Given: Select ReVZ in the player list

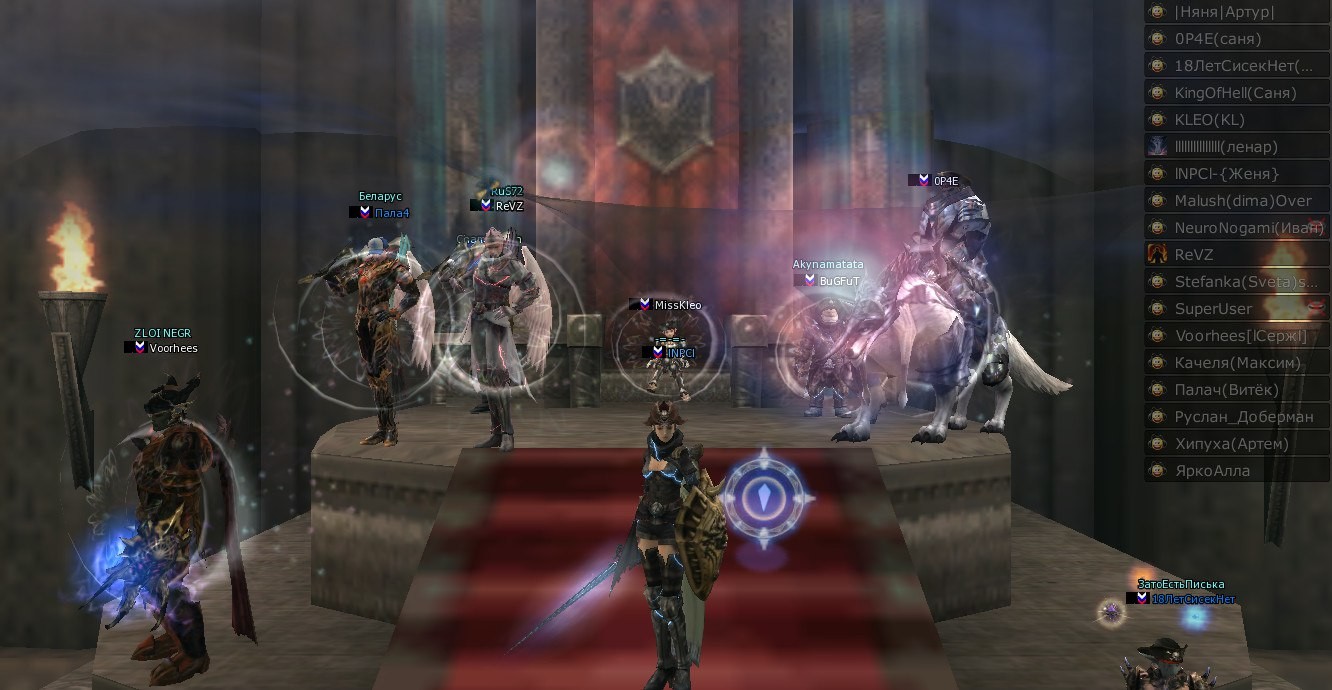Looking at the screenshot, I should [x=1236, y=255].
